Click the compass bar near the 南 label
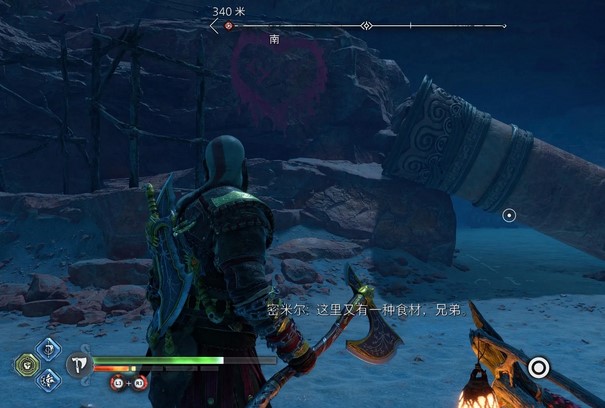The image size is (605, 408). [x=274, y=26]
